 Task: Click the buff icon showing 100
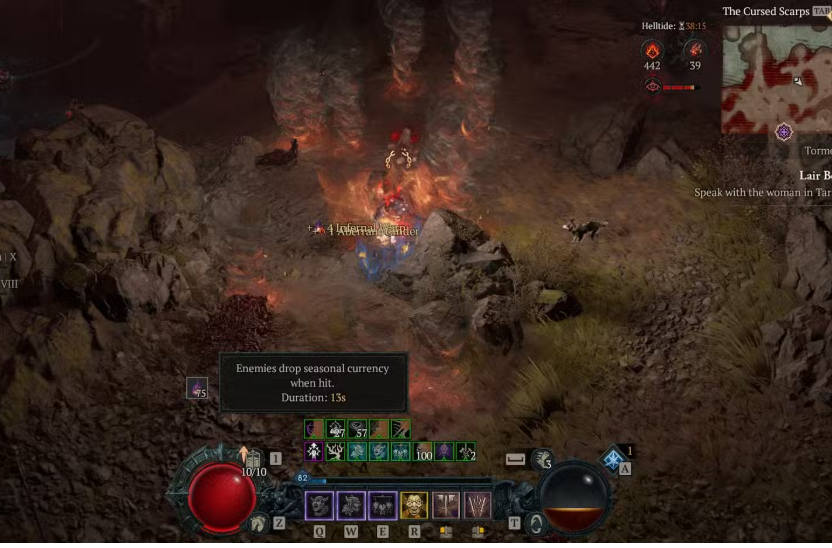click(424, 451)
